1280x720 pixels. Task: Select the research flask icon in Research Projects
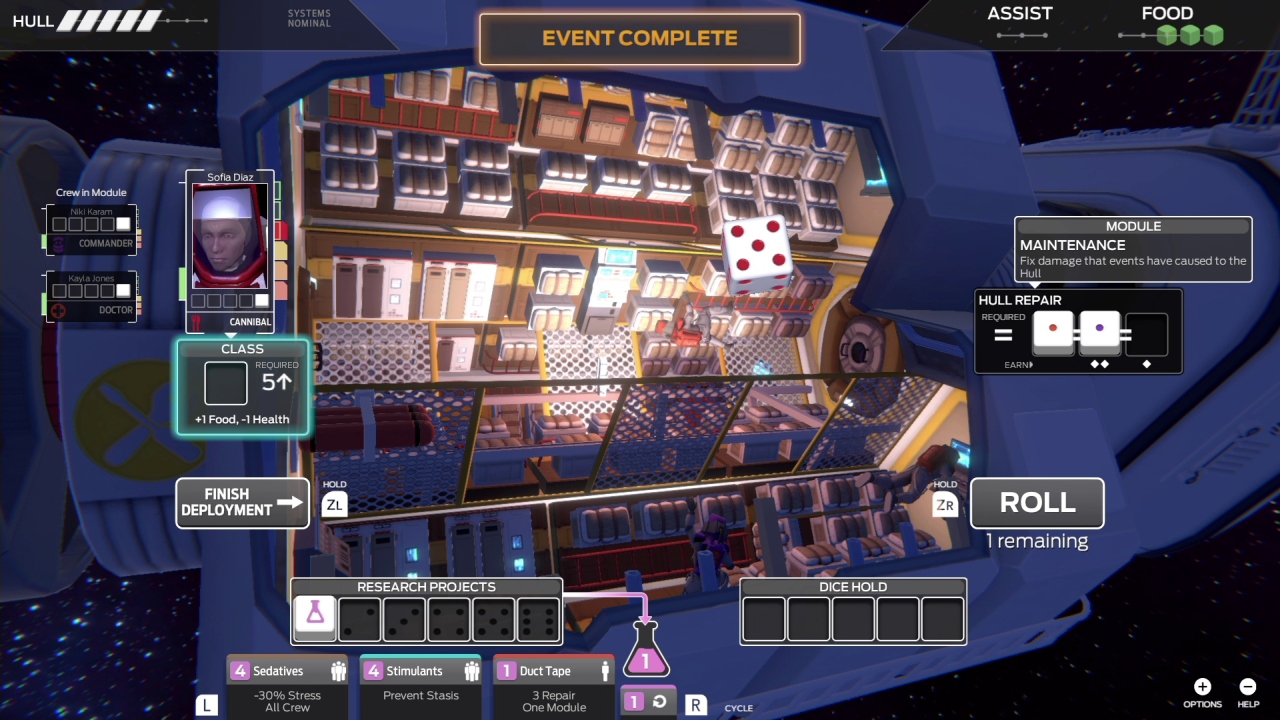point(315,617)
